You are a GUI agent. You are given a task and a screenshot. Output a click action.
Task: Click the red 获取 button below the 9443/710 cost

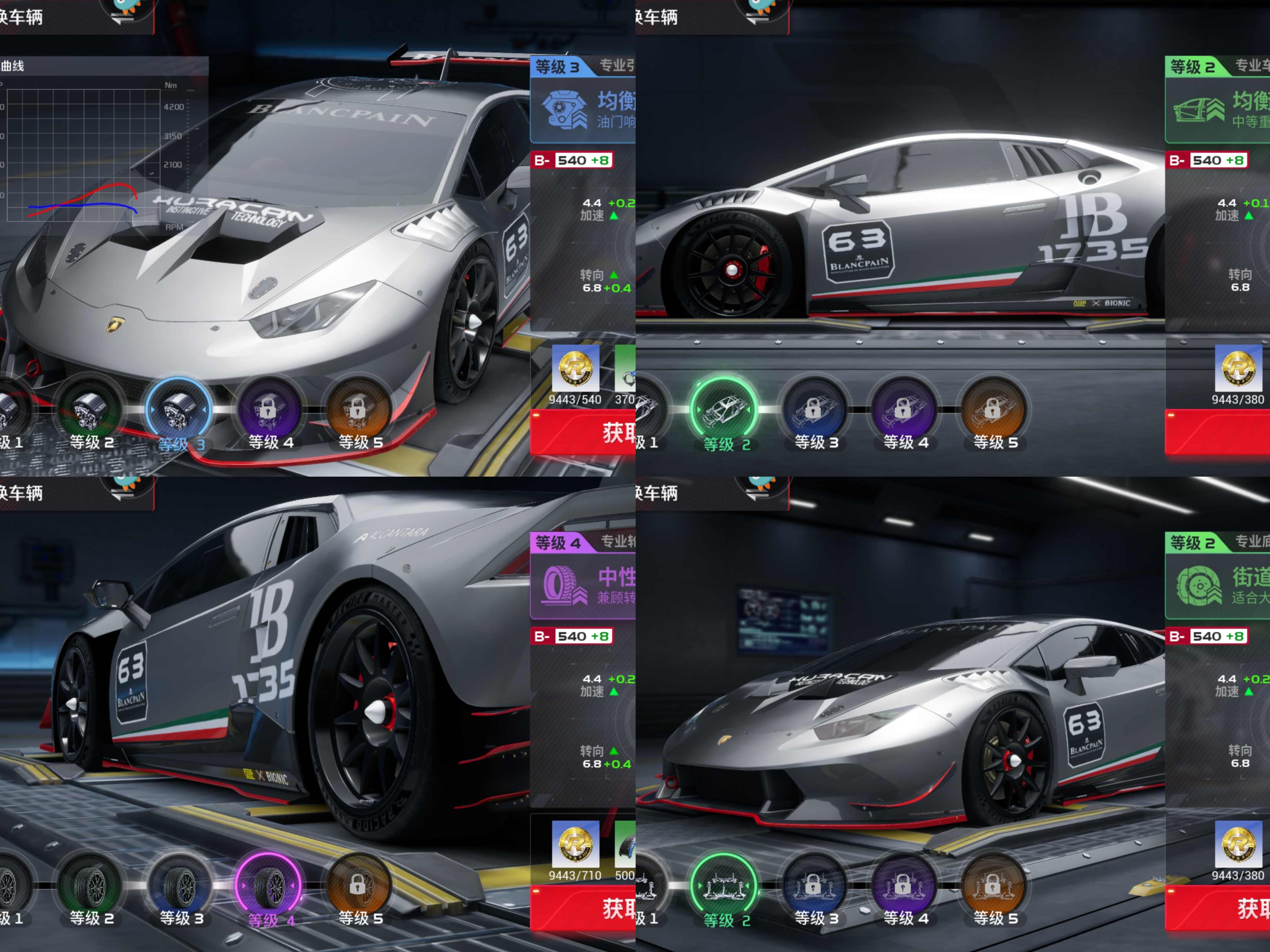coord(583,909)
